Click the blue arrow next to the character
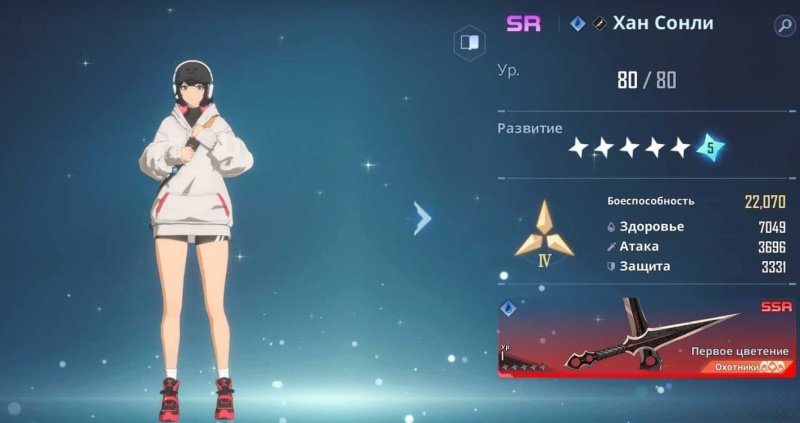The width and height of the screenshot is (800, 423). (422, 217)
